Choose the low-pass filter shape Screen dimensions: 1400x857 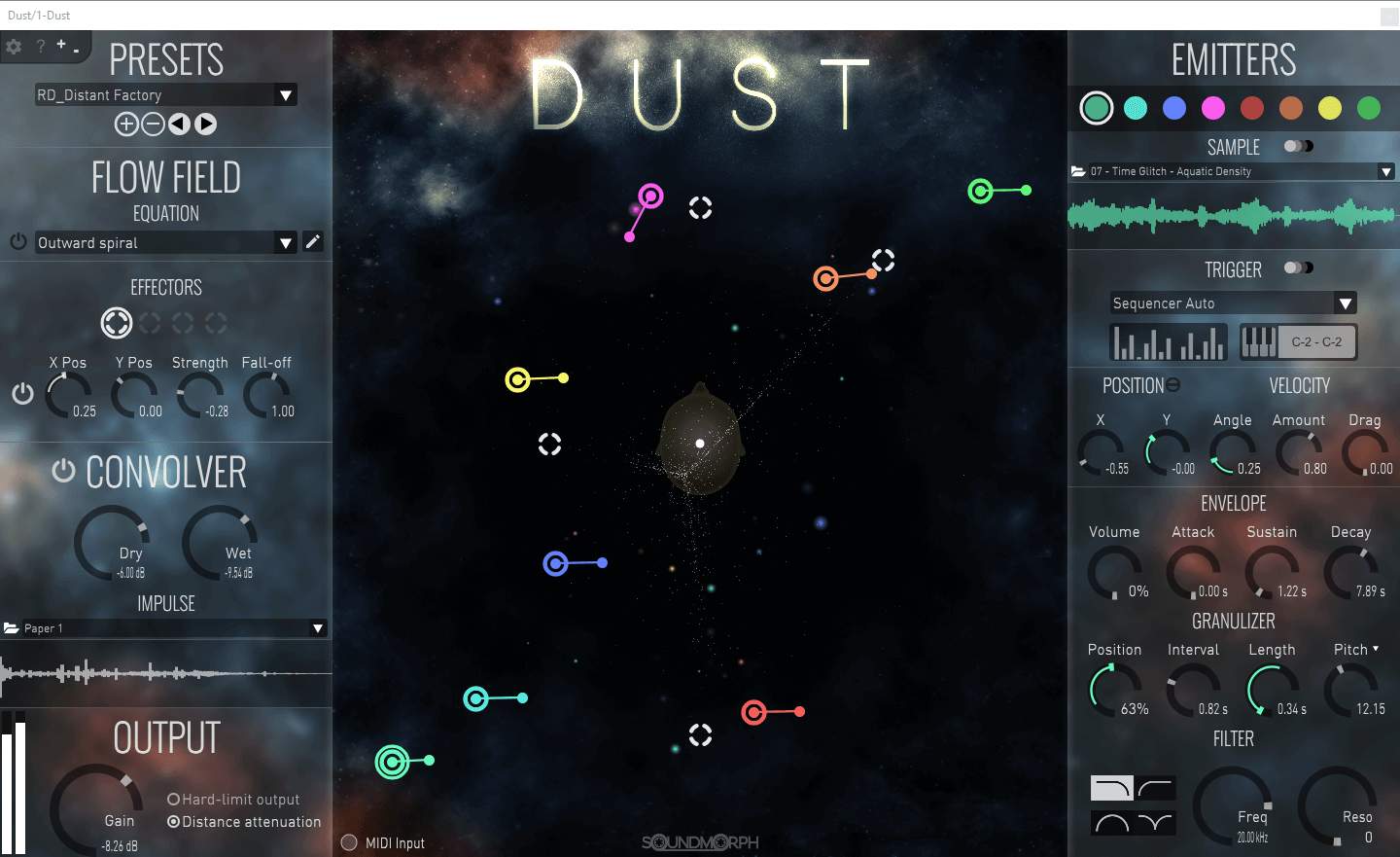pos(1111,787)
